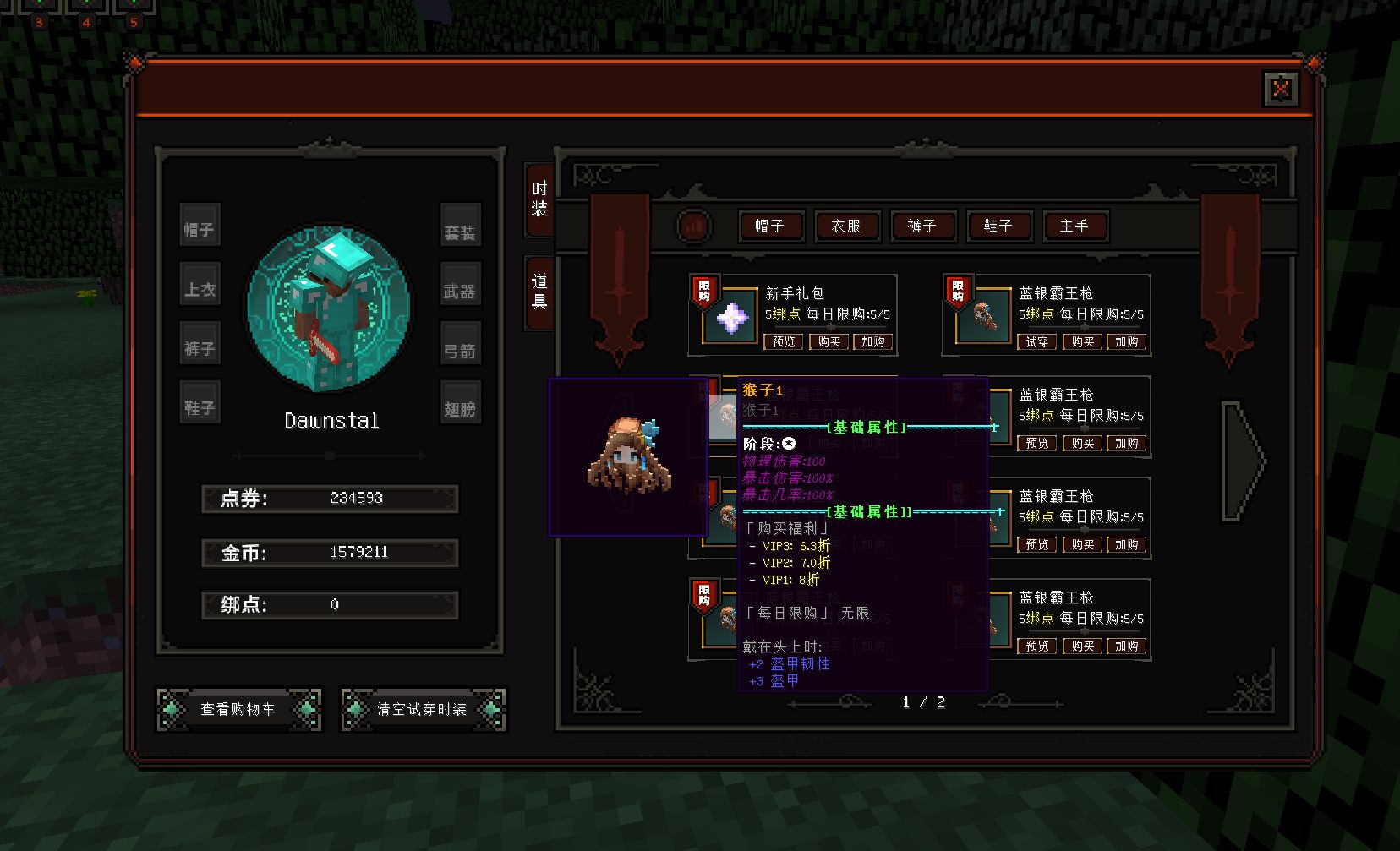Buy the 新手礼包 with 购买

pyautogui.click(x=829, y=342)
